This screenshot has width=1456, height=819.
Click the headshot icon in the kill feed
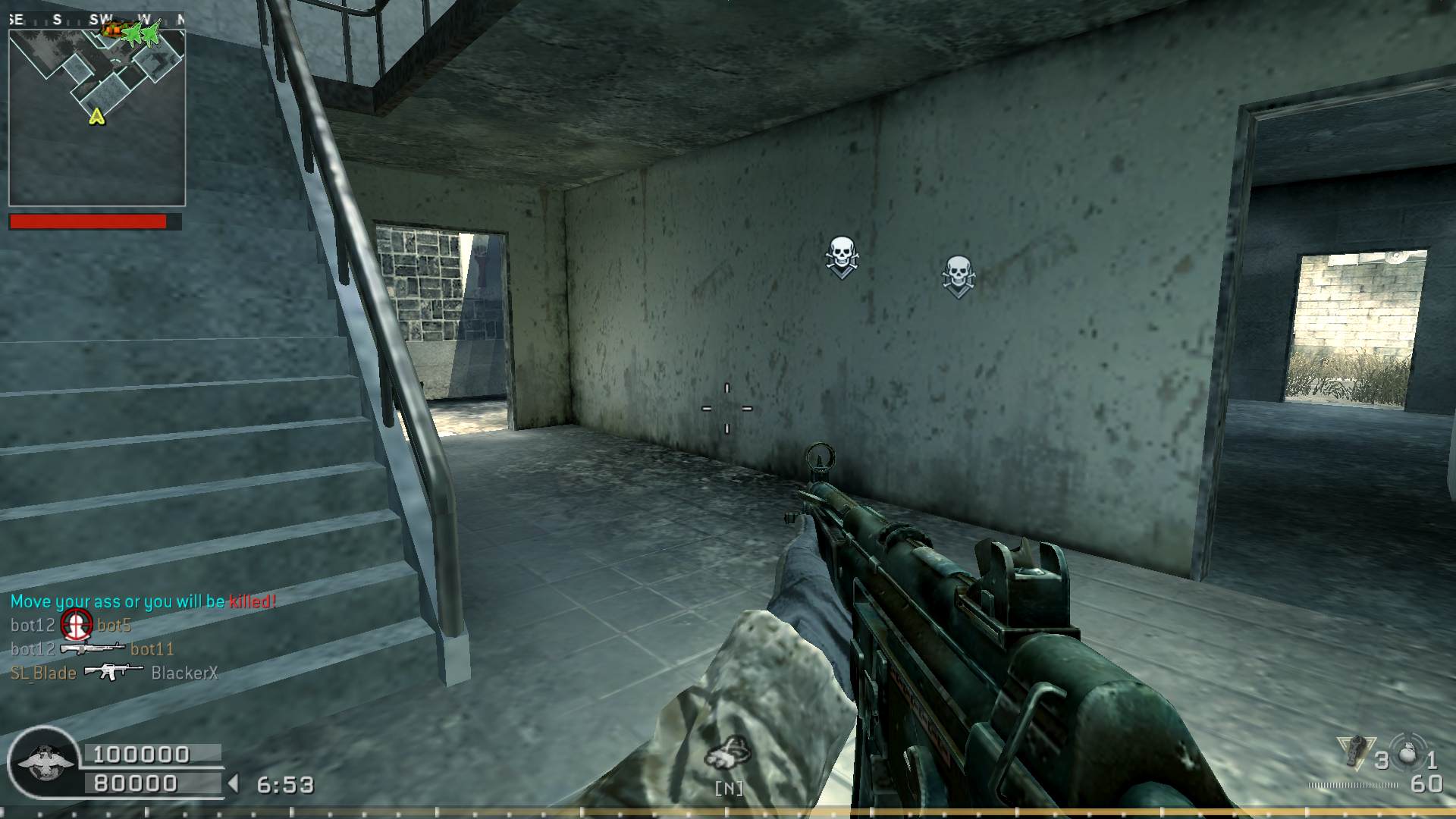[77, 625]
